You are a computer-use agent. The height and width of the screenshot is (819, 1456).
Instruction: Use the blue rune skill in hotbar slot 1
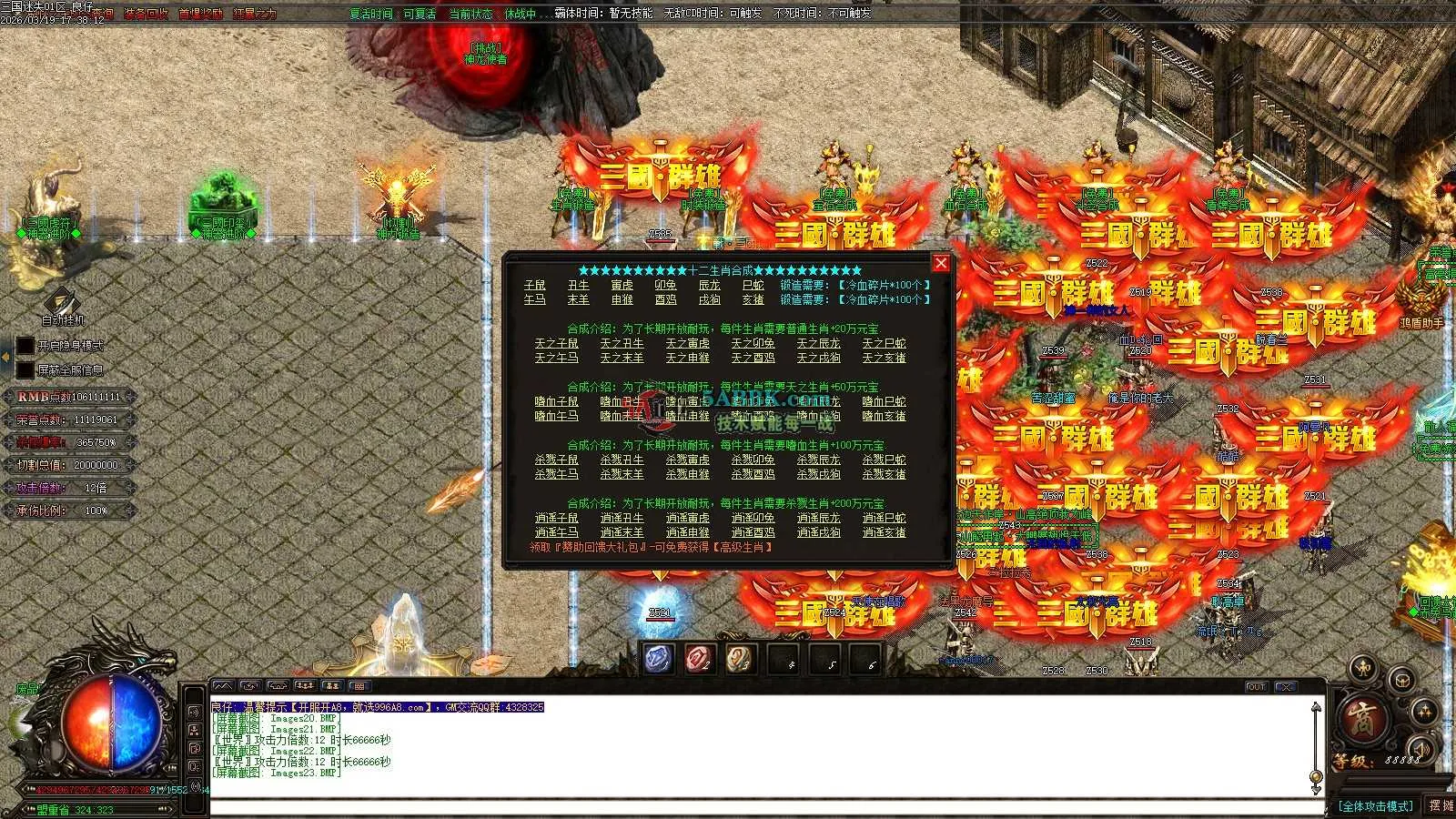pyautogui.click(x=659, y=659)
